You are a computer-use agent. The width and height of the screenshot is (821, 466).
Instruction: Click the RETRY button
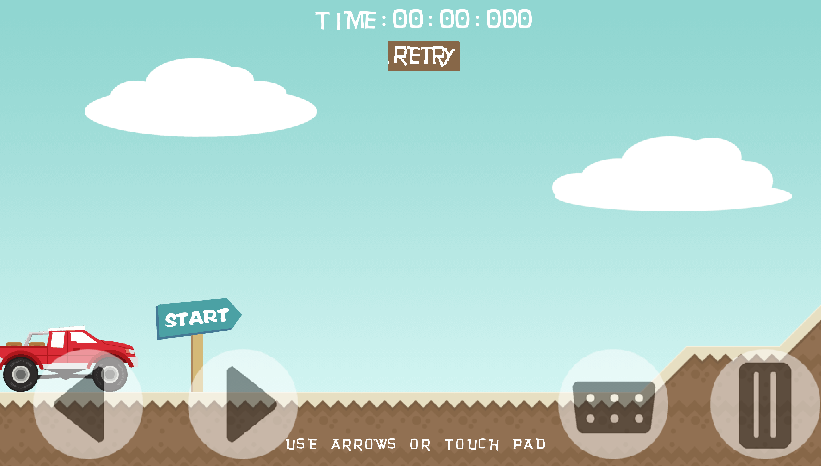point(424,56)
